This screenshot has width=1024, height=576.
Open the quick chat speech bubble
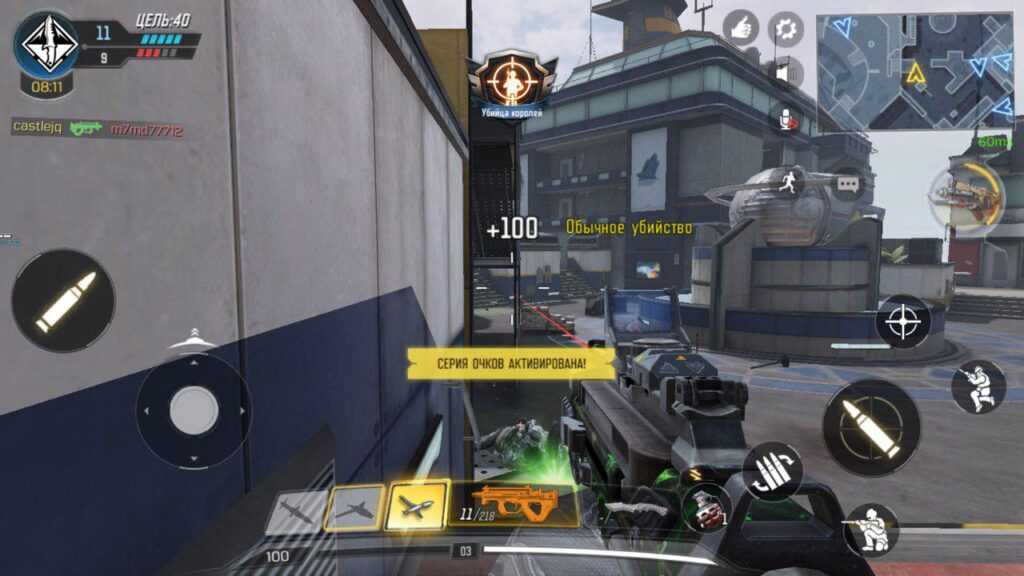(848, 185)
